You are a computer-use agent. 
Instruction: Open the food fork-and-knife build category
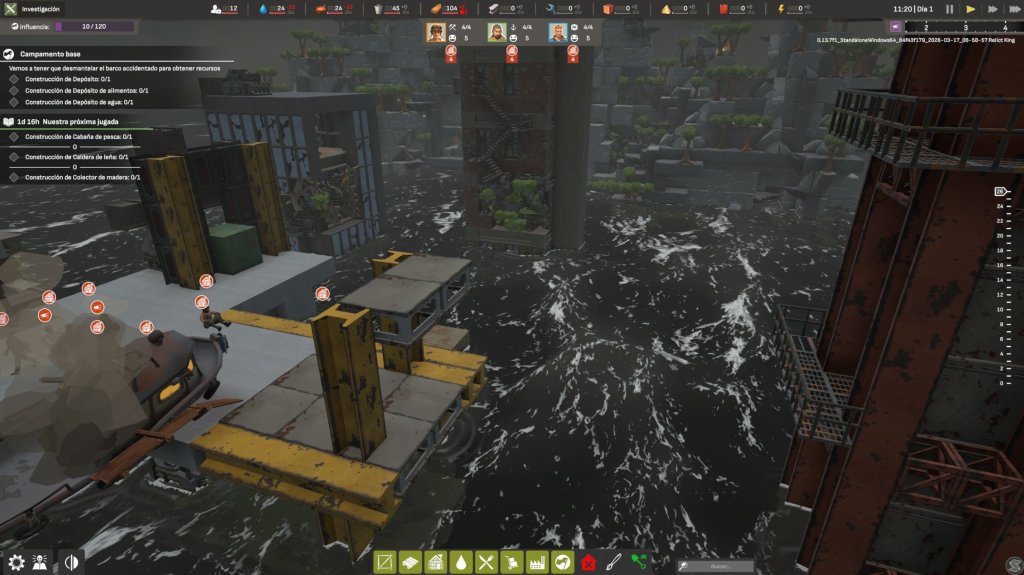pyautogui.click(x=487, y=562)
